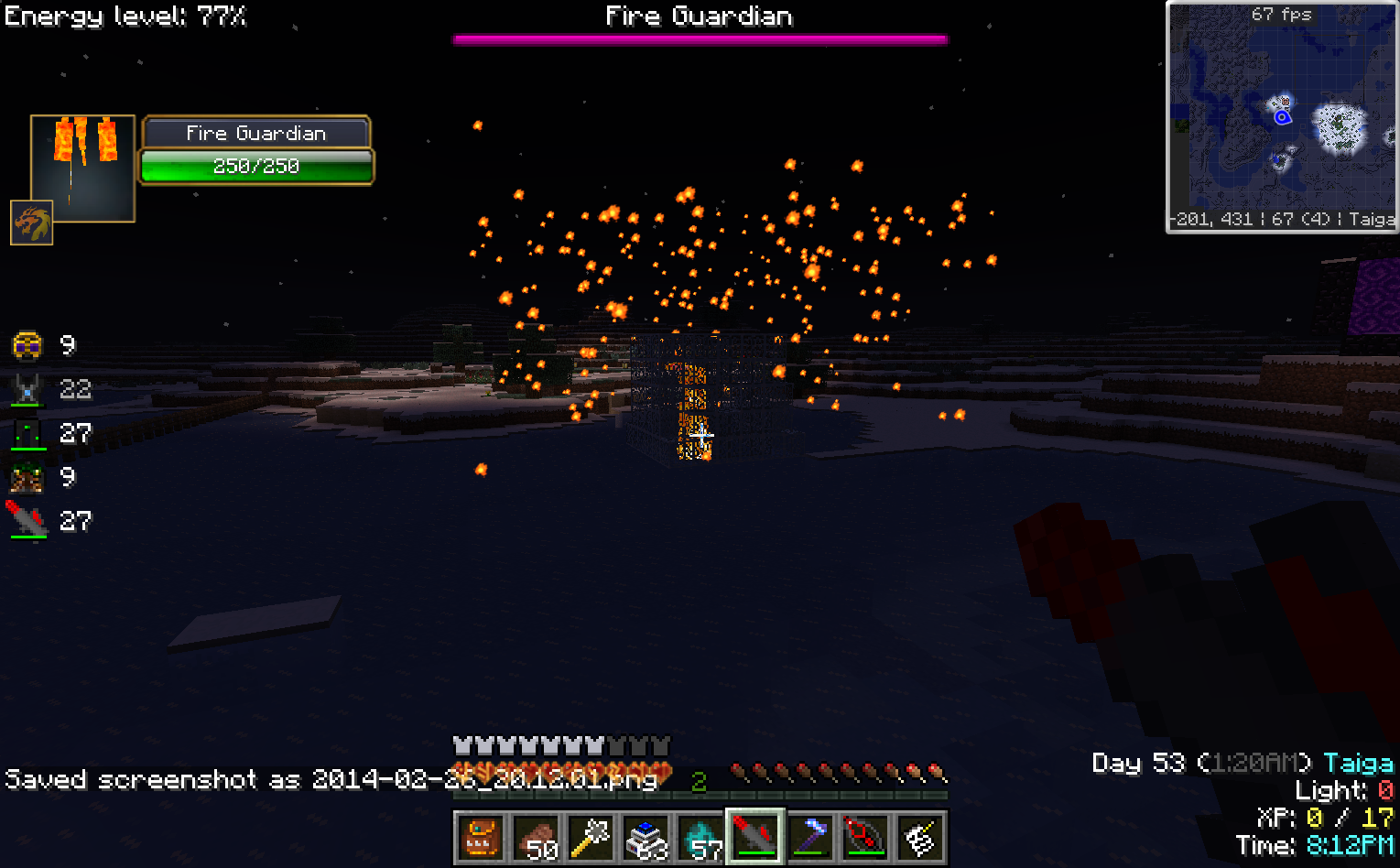Select the white grid tool slot
The image size is (1400, 868).
(920, 837)
